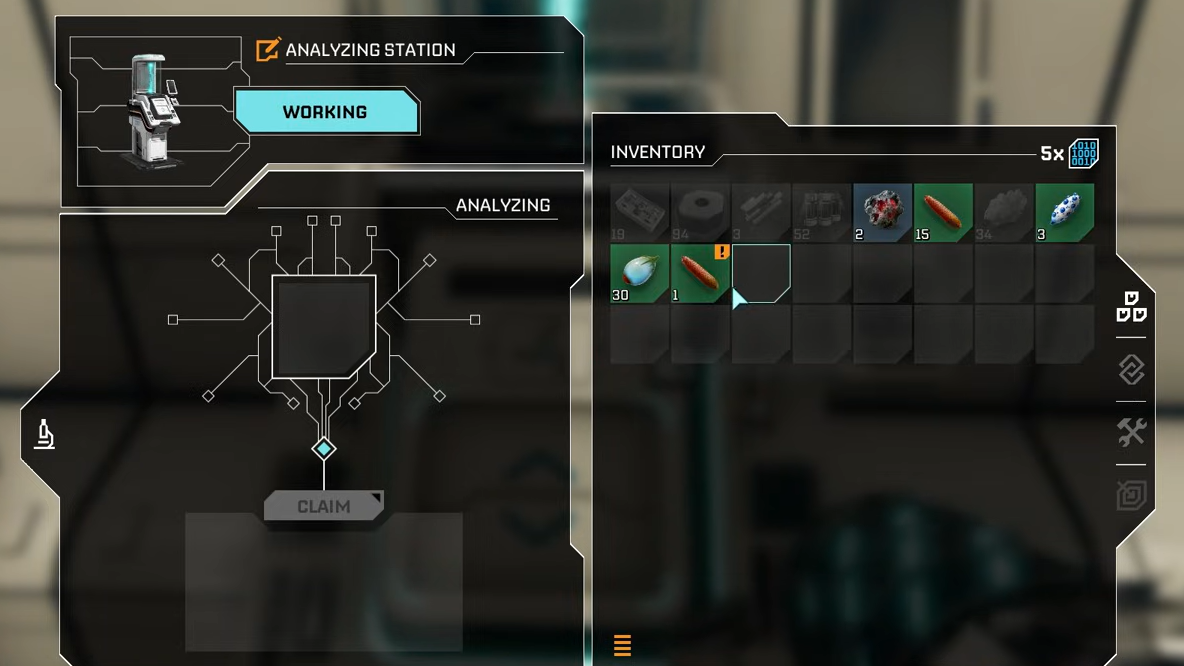Select the single seed marked with exclamation
This screenshot has height=666, width=1184.
coord(700,273)
